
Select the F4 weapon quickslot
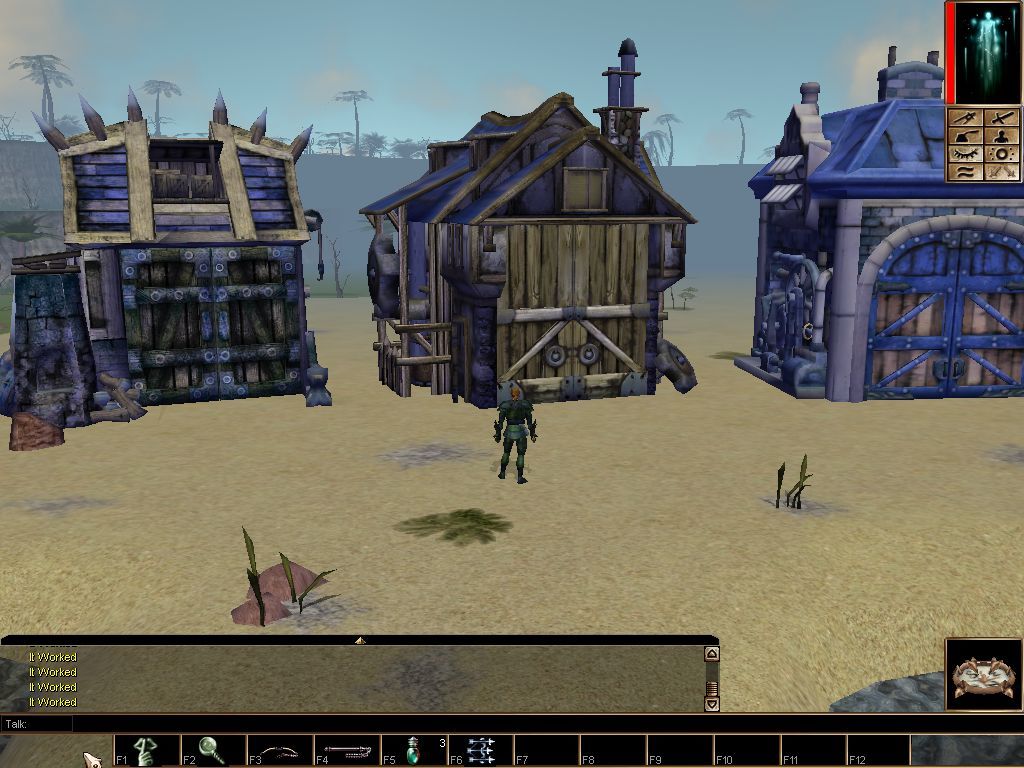pyautogui.click(x=347, y=750)
